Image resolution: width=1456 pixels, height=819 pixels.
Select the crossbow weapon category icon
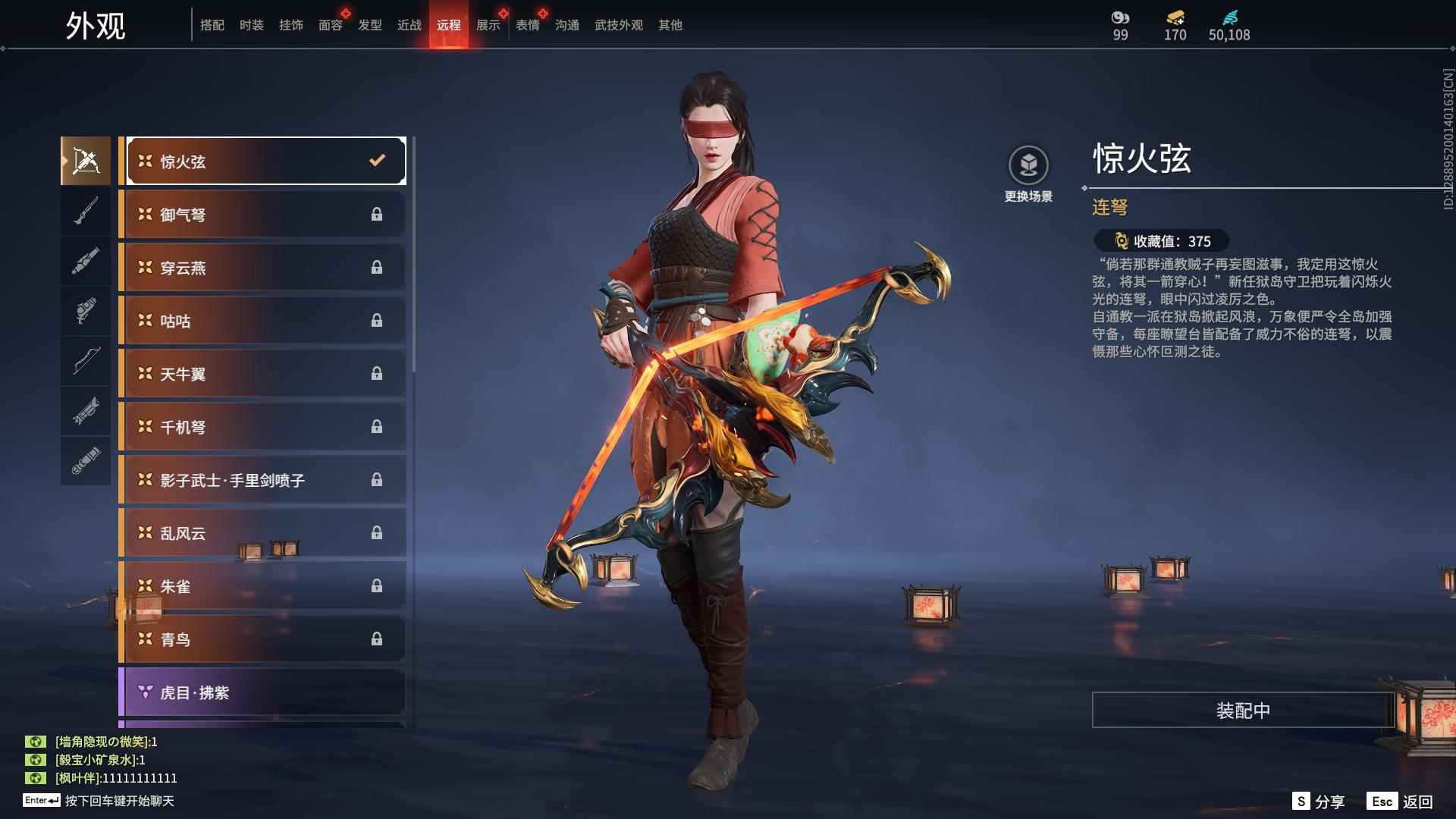[x=86, y=159]
